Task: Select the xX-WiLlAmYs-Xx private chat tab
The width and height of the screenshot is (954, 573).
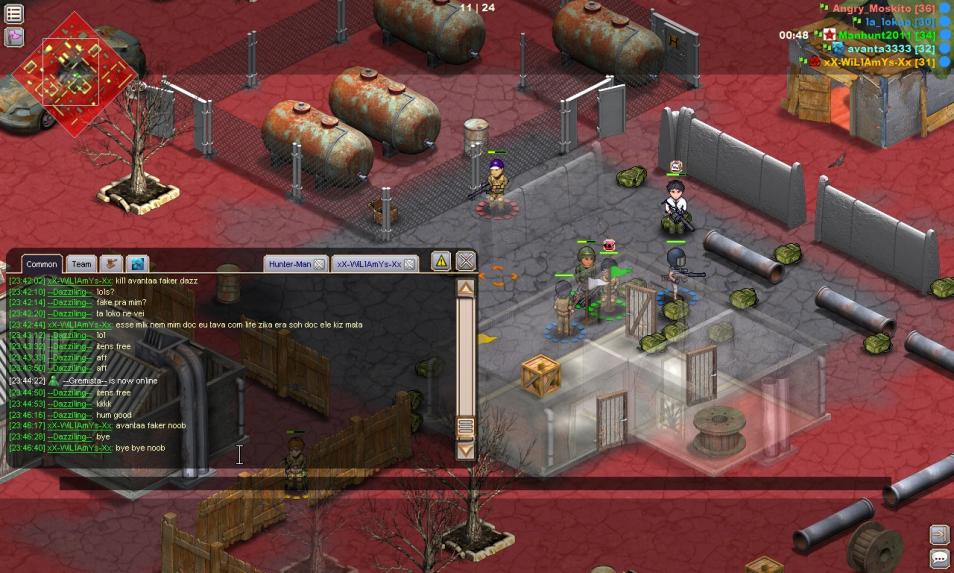Action: [x=367, y=264]
